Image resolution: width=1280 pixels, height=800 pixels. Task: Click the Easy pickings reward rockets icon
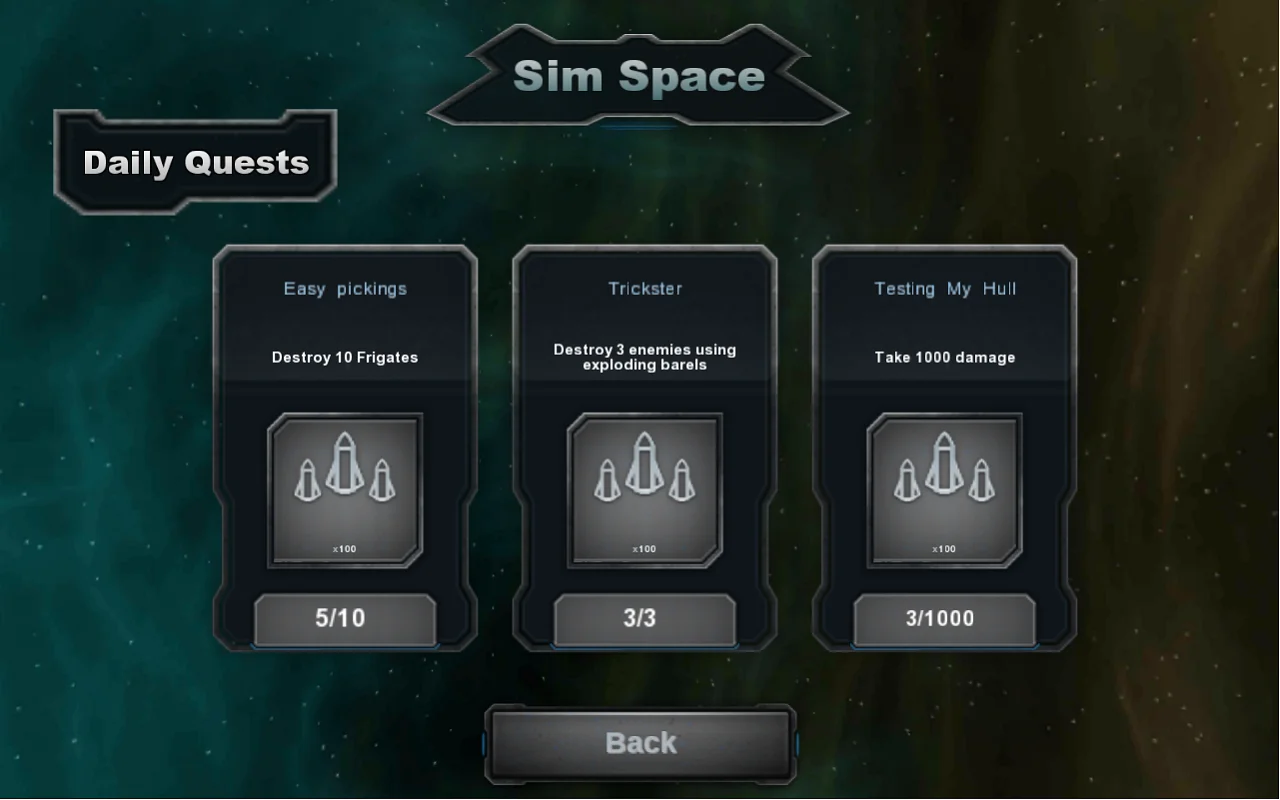point(344,488)
